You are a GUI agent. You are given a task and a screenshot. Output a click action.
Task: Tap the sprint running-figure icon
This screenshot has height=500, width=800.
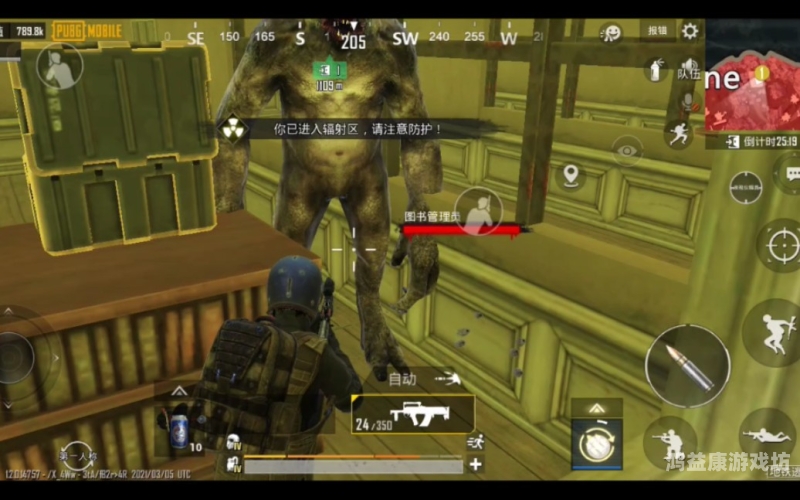679,134
